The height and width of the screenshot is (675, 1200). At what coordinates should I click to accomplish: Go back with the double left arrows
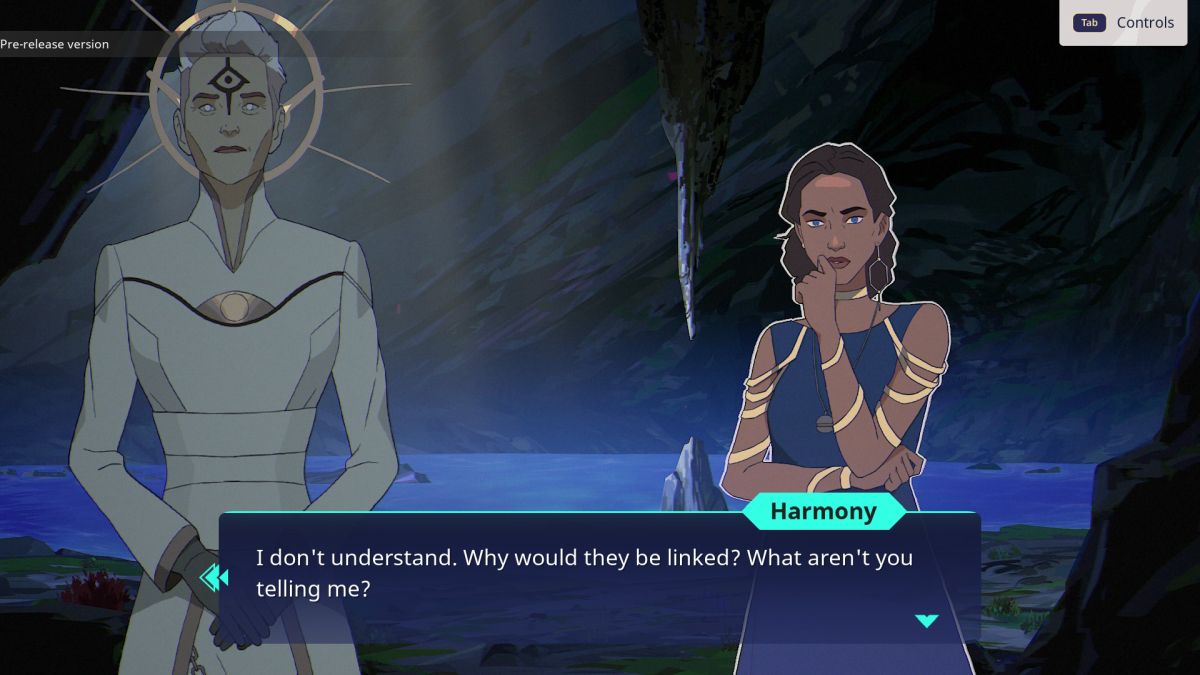click(214, 577)
